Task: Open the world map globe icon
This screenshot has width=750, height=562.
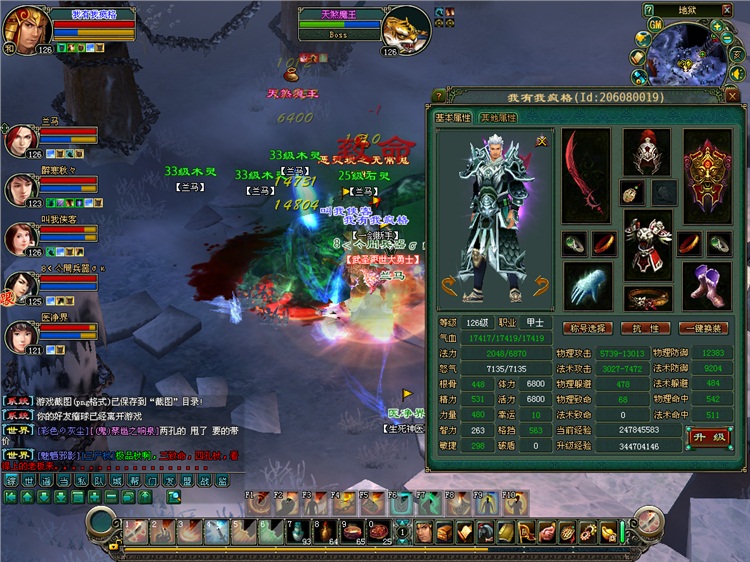Action: pos(643,39)
